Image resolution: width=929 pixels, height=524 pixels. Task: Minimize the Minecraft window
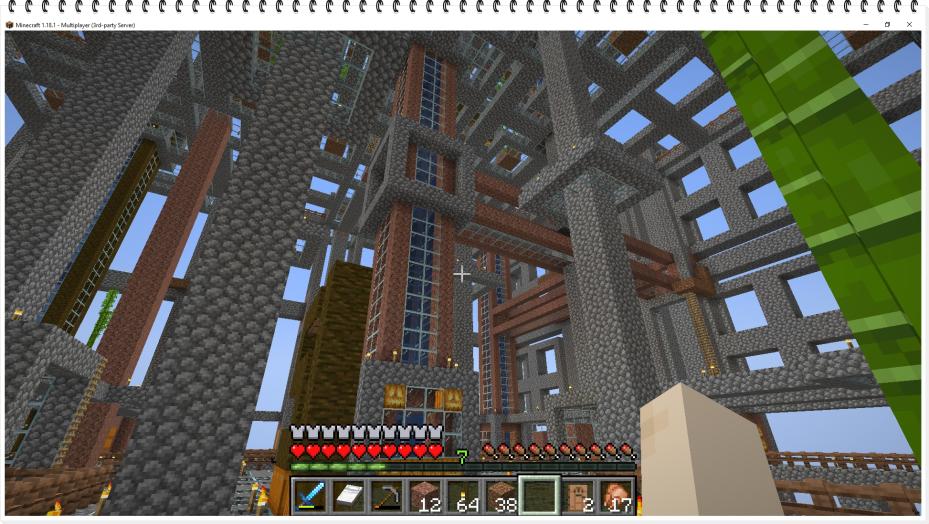[865, 24]
